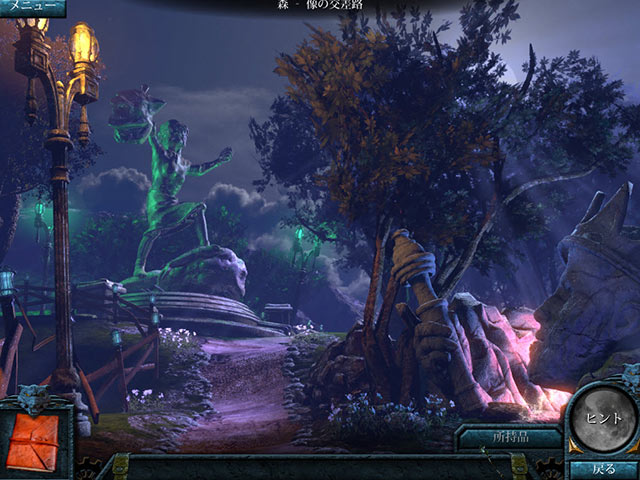Open the メニュー menu button

31,8
